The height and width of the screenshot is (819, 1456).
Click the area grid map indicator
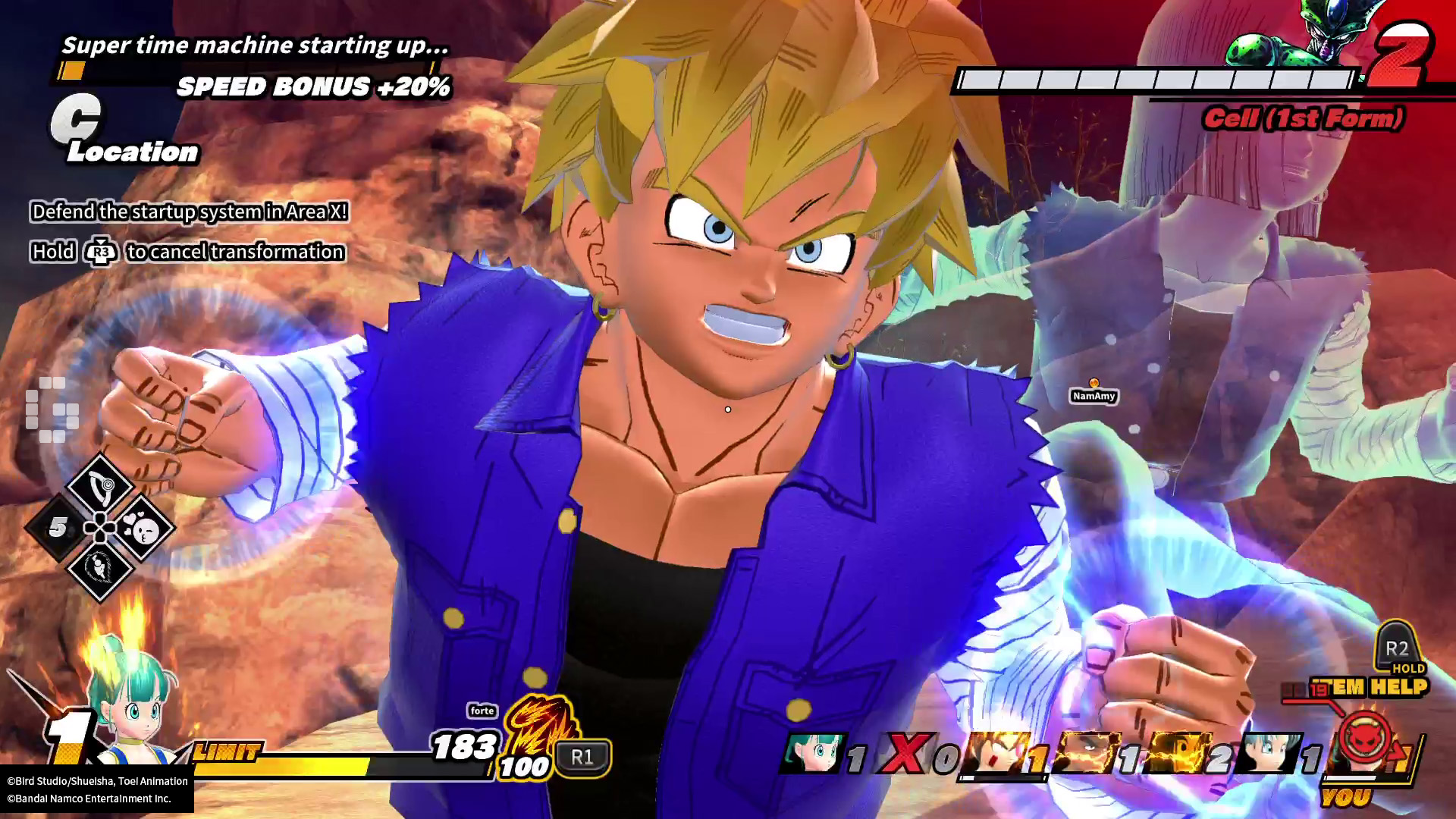(52, 409)
